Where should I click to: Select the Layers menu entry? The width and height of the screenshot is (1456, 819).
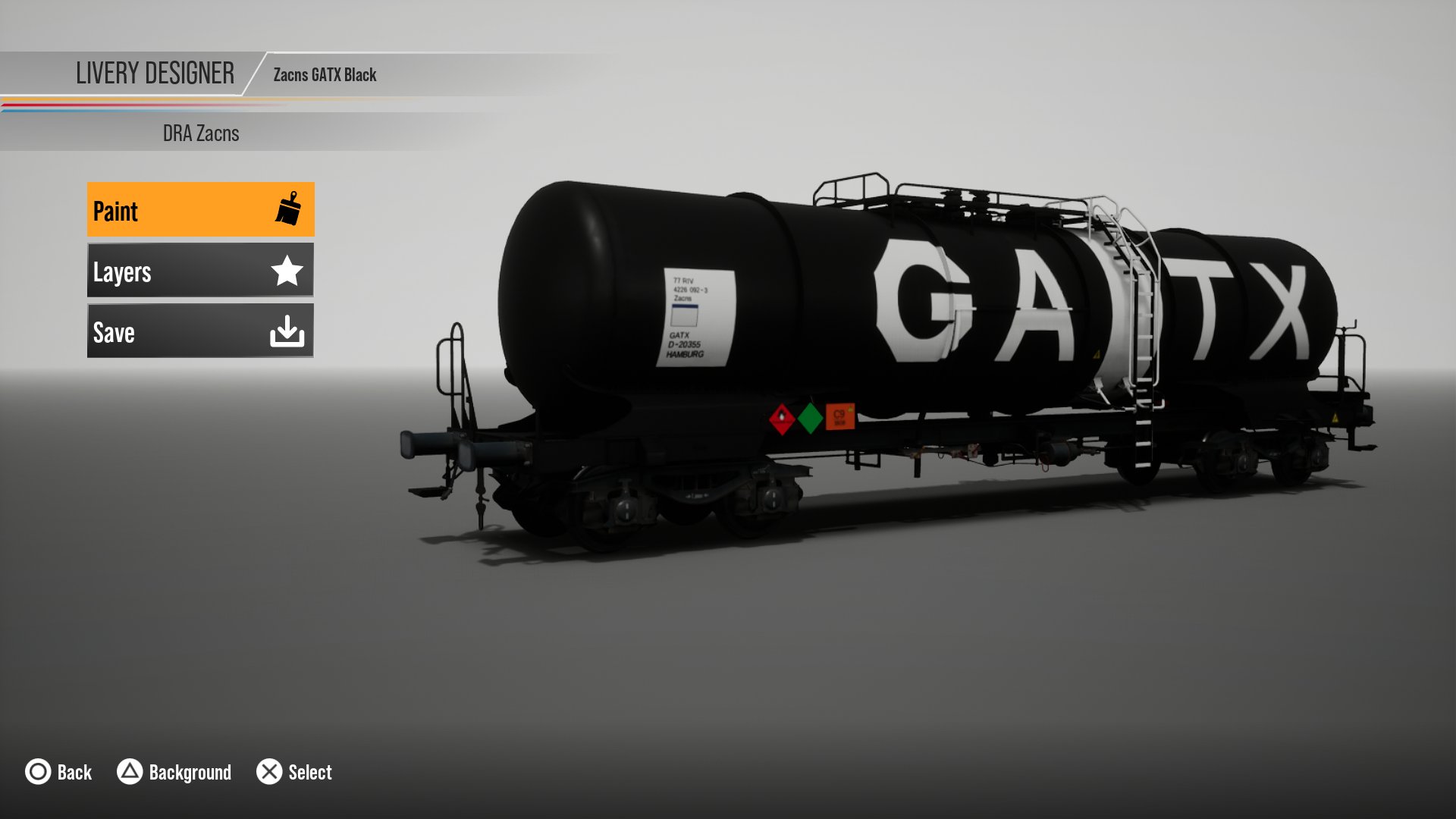click(x=200, y=271)
